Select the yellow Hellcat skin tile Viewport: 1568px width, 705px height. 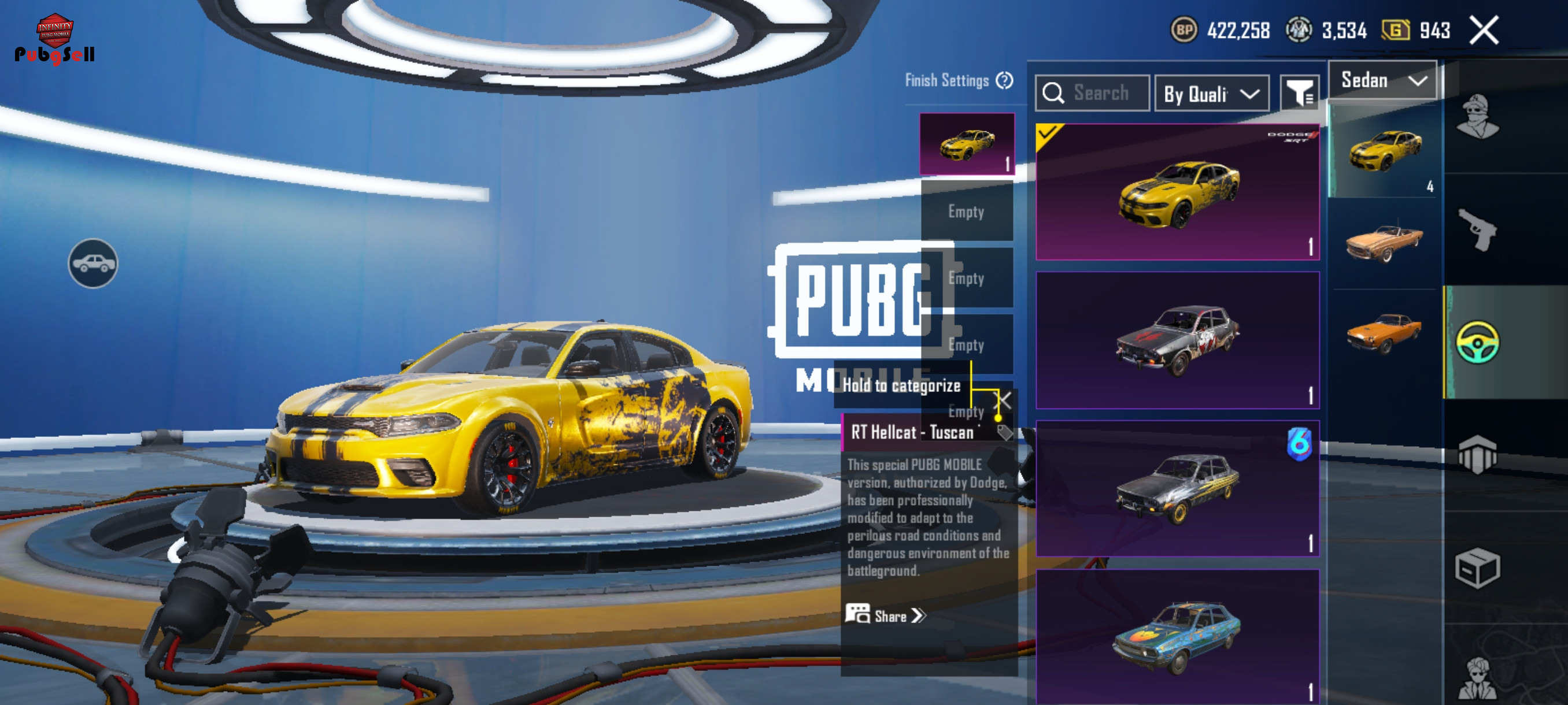1177,192
